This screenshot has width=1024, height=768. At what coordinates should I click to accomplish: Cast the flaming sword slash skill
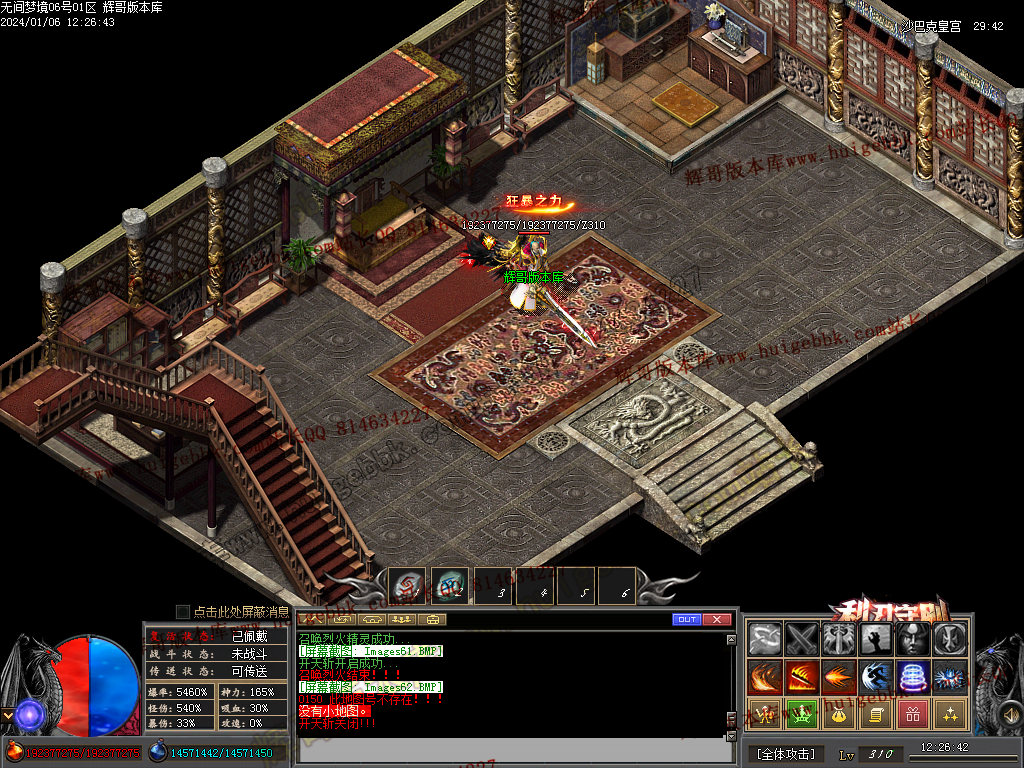click(x=802, y=677)
